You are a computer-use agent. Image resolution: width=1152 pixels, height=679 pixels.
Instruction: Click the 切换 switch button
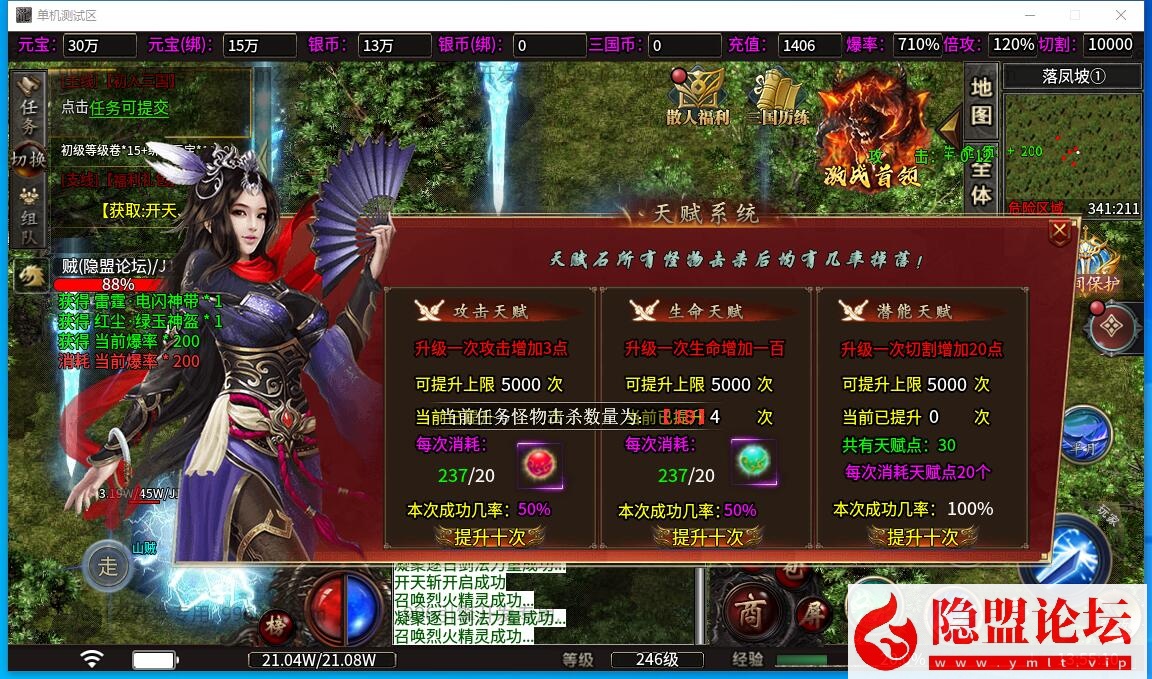click(29, 159)
